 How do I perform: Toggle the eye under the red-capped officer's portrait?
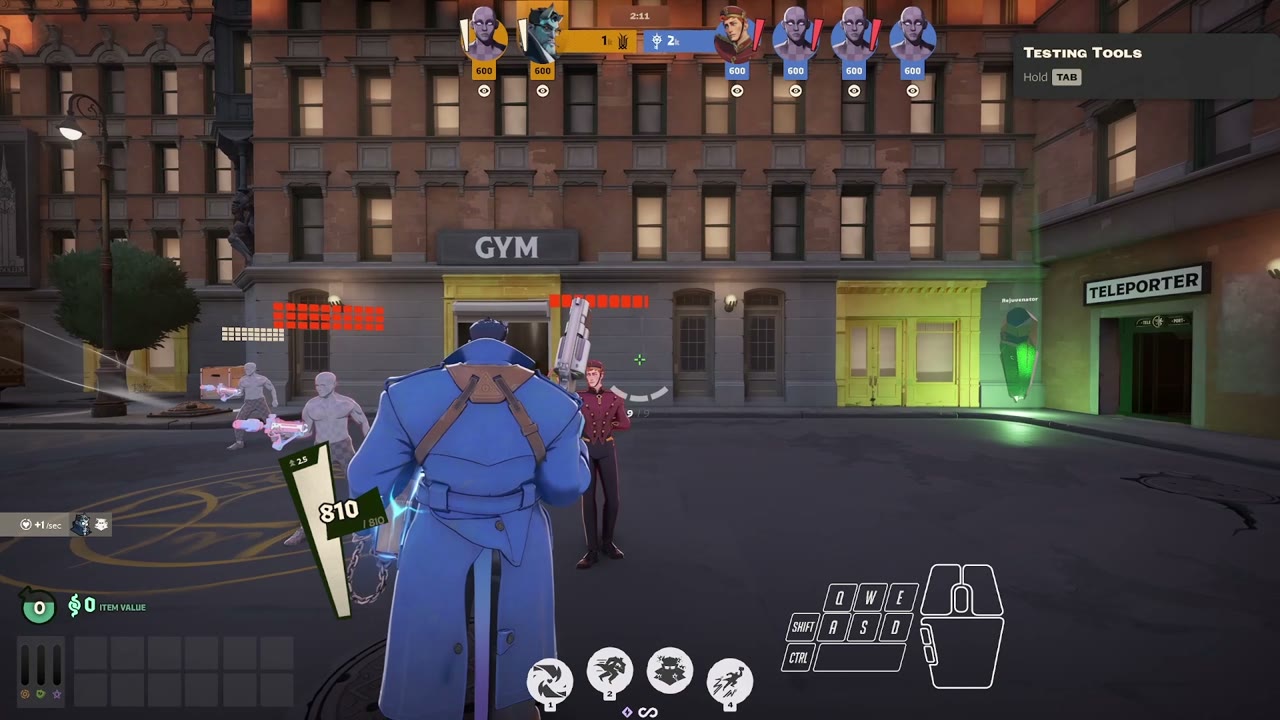click(737, 90)
